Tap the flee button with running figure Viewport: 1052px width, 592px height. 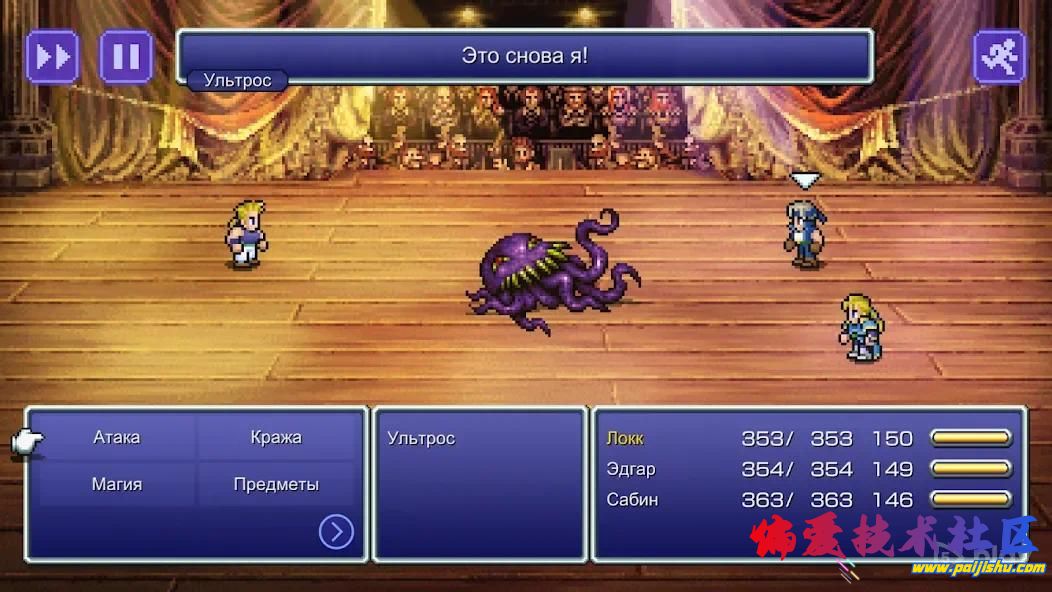coord(999,56)
